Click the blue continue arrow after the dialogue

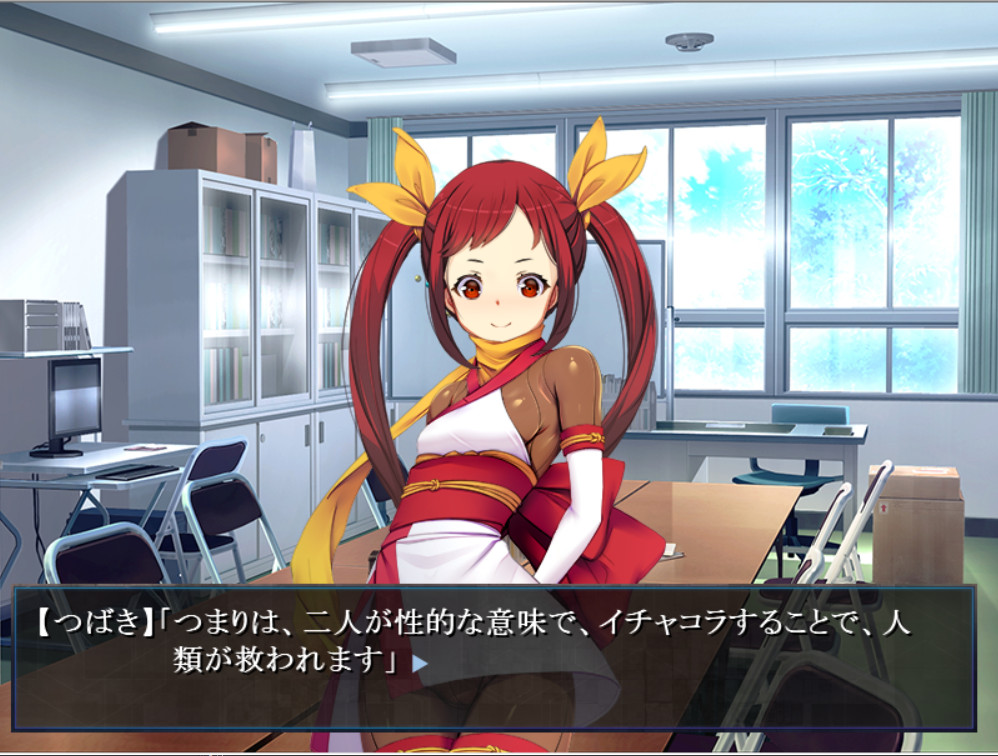point(421,662)
